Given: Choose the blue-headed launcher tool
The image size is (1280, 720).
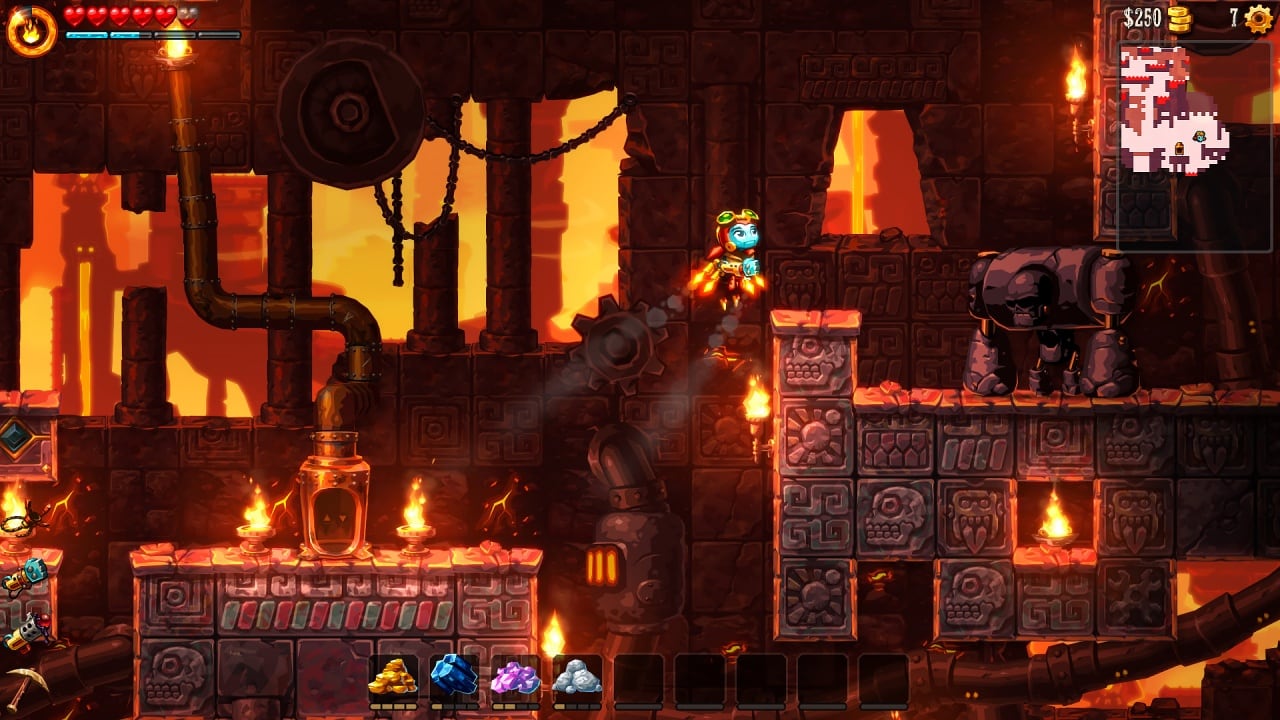Looking at the screenshot, I should click(26, 575).
